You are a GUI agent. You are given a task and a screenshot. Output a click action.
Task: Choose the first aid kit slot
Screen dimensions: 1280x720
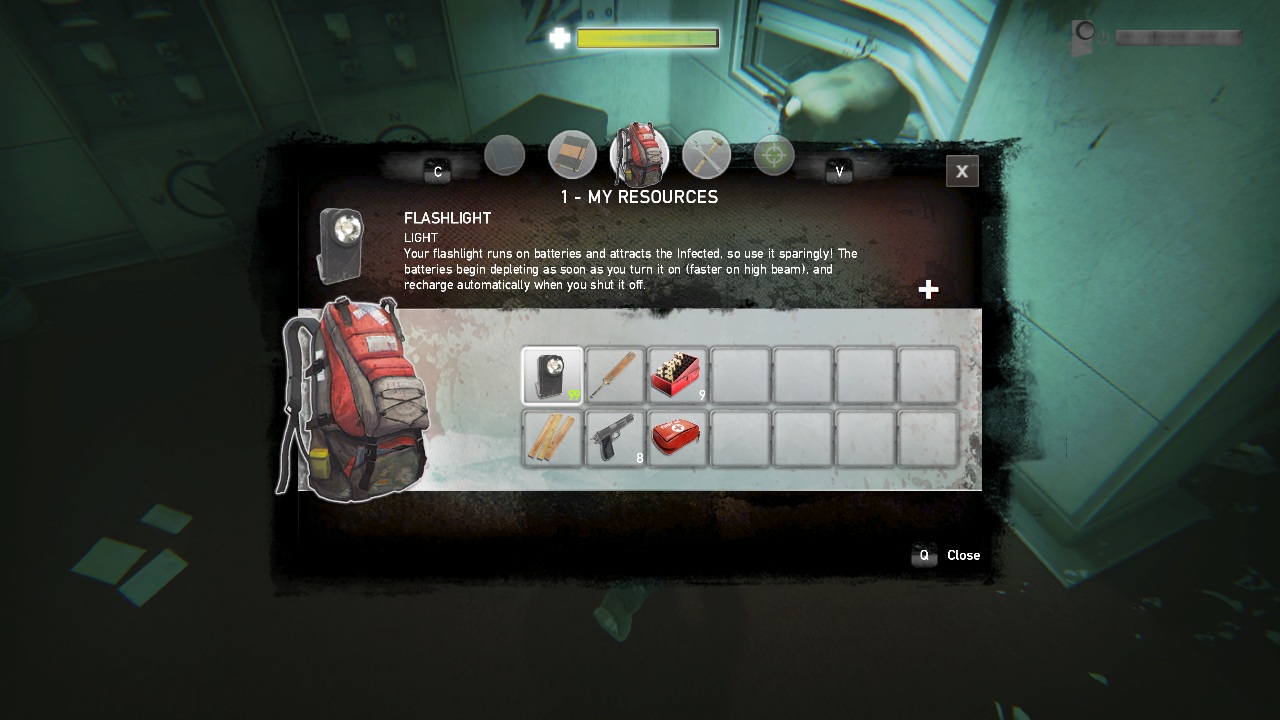(677, 439)
